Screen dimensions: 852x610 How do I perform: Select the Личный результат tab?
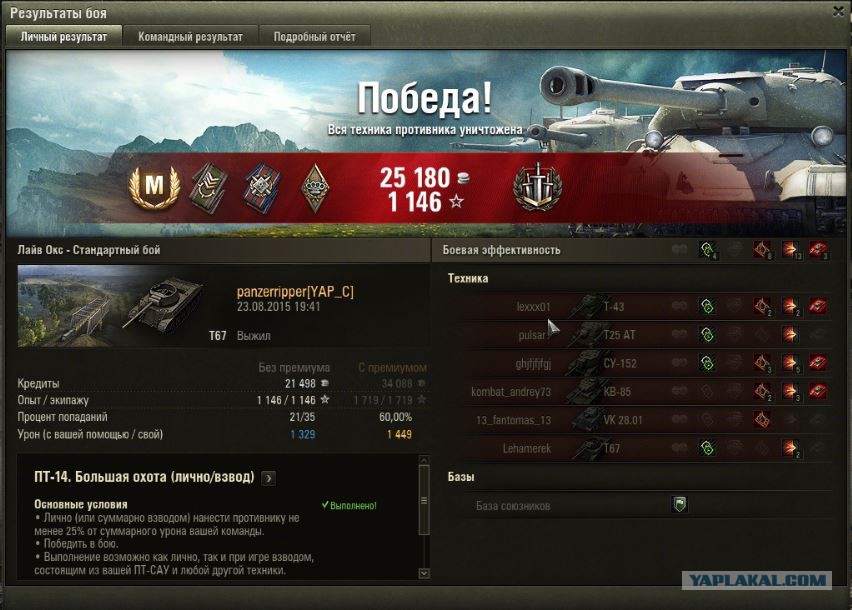[x=64, y=36]
